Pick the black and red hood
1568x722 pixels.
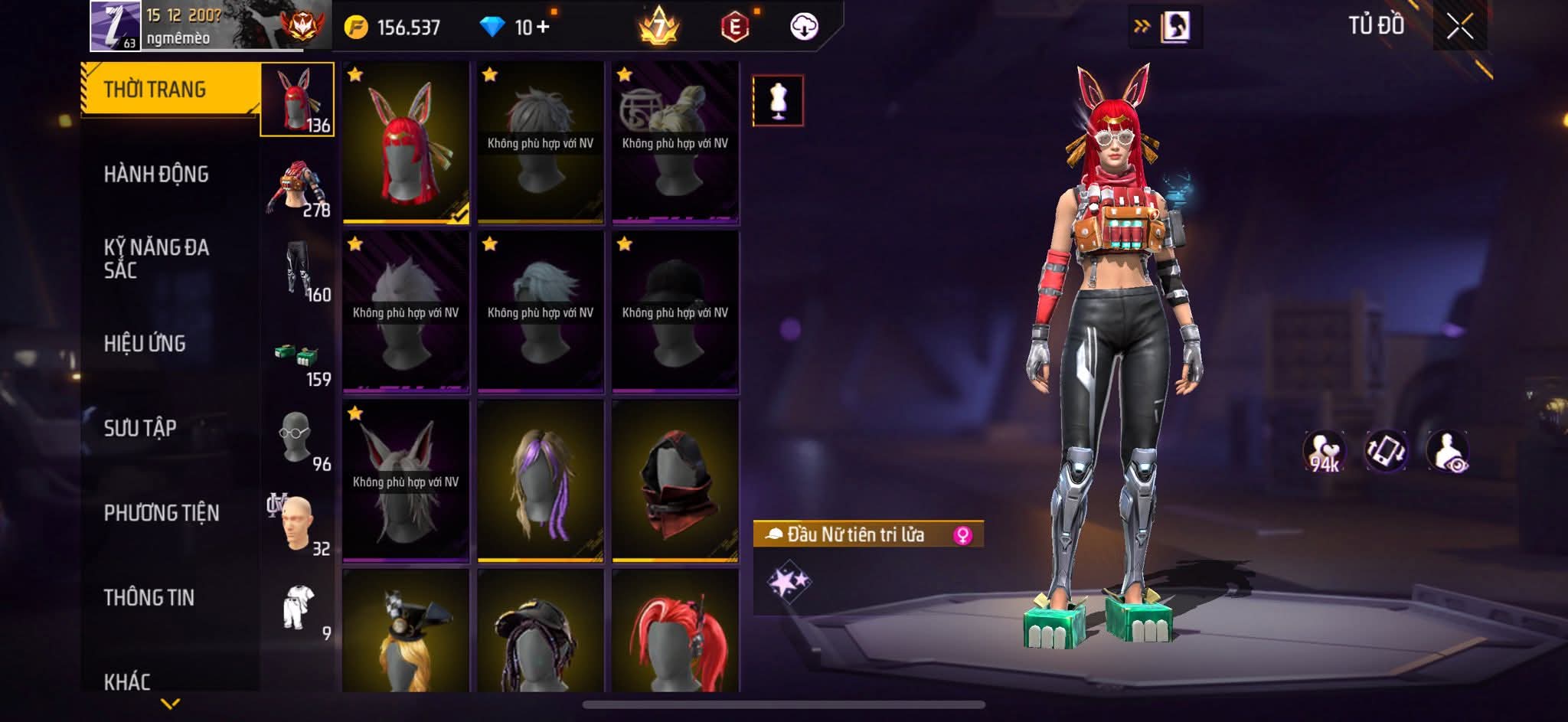(x=675, y=481)
